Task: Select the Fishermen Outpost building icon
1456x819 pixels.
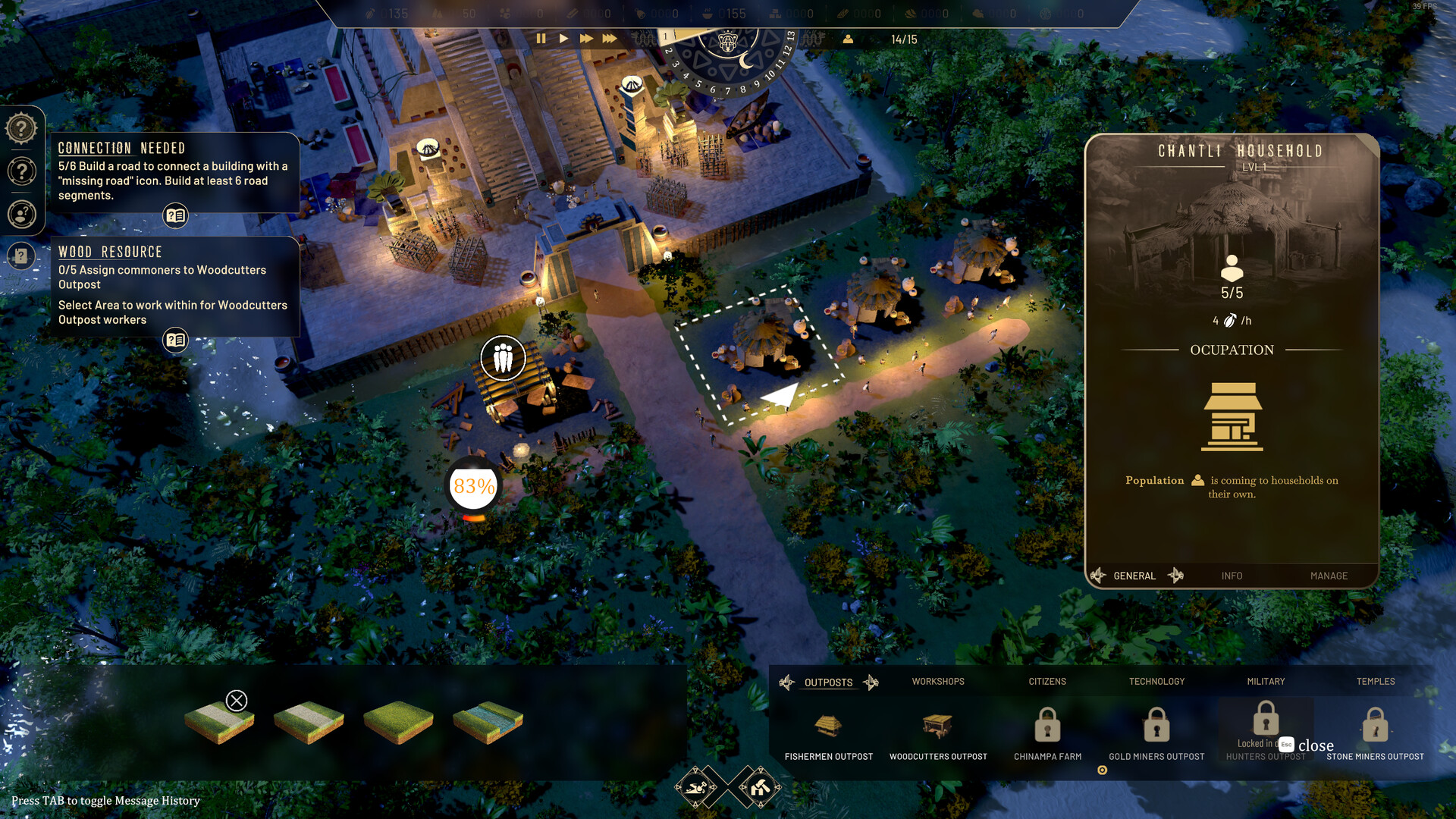Action: pyautogui.click(x=830, y=726)
